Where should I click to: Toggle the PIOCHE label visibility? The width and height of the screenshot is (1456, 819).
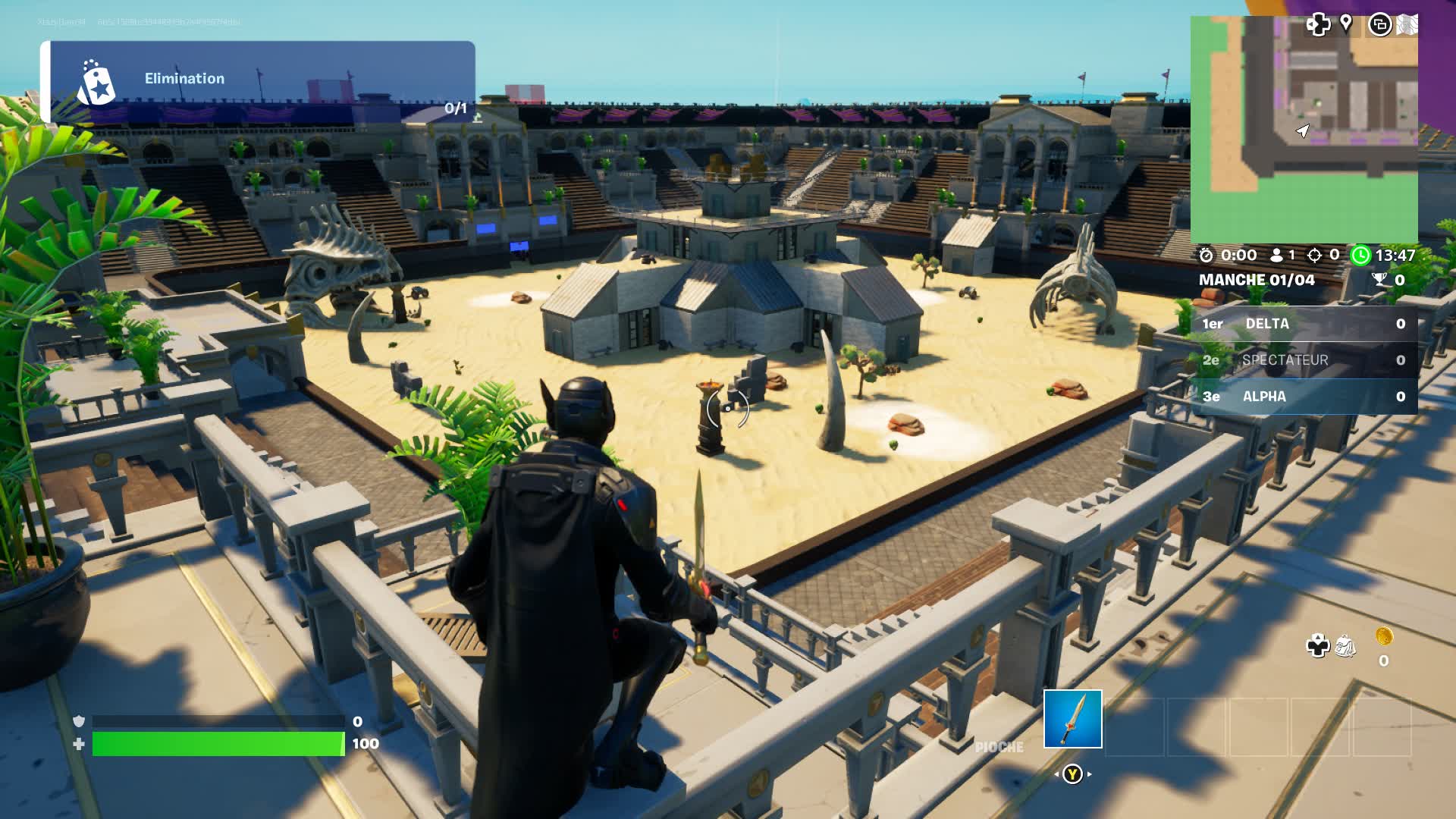[x=999, y=747]
